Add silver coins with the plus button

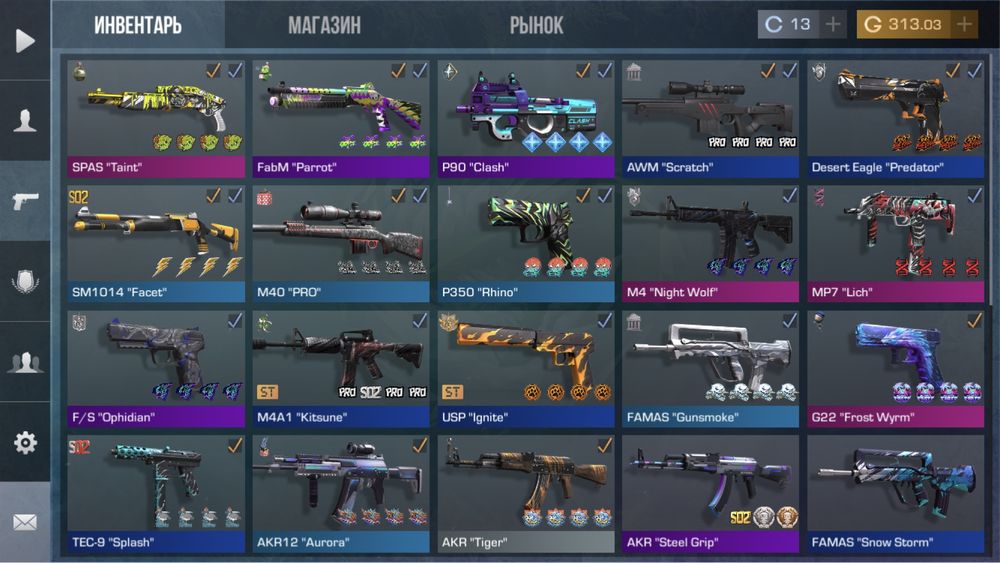[x=833, y=24]
